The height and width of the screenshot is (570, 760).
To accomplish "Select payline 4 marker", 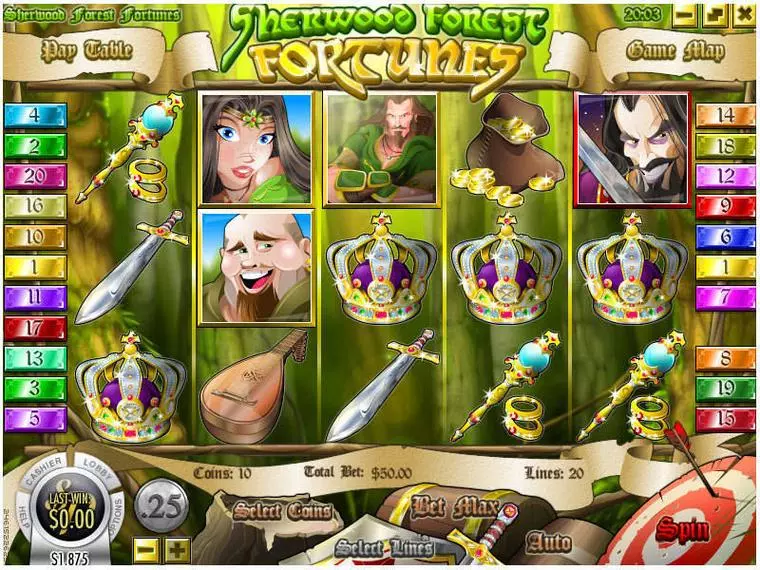I will tap(35, 115).
